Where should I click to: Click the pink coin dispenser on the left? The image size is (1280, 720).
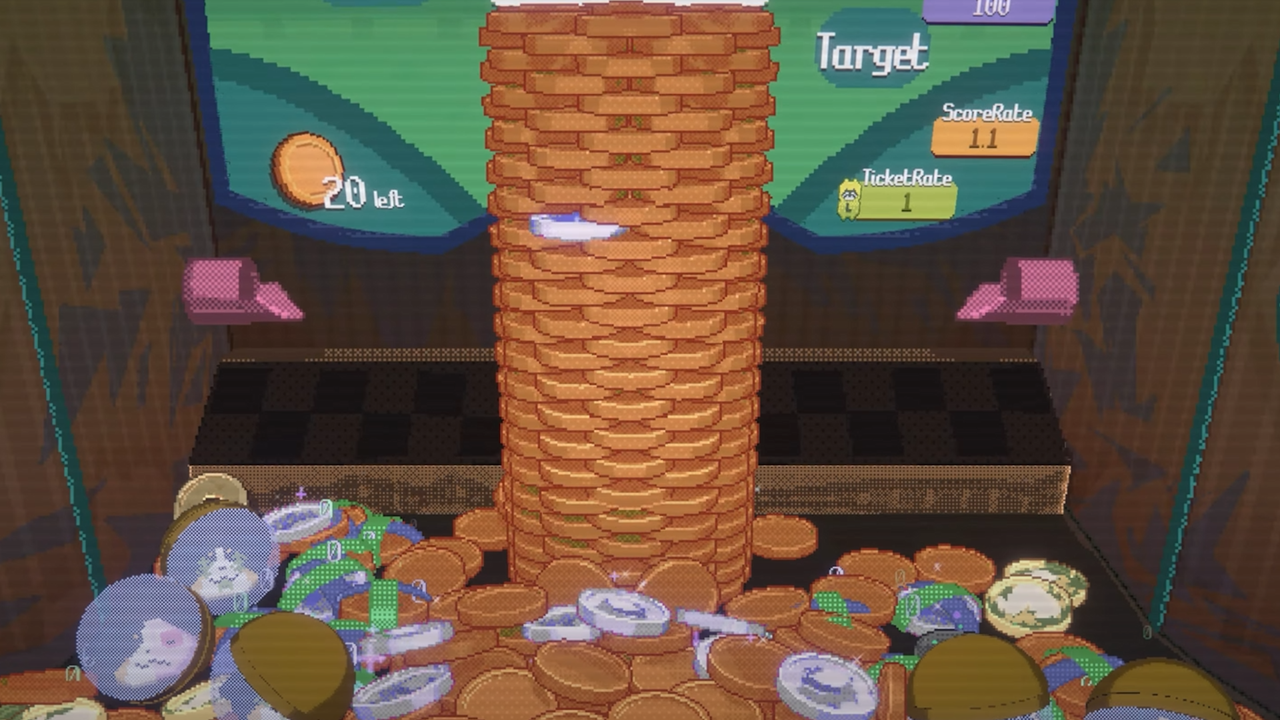tap(243, 290)
